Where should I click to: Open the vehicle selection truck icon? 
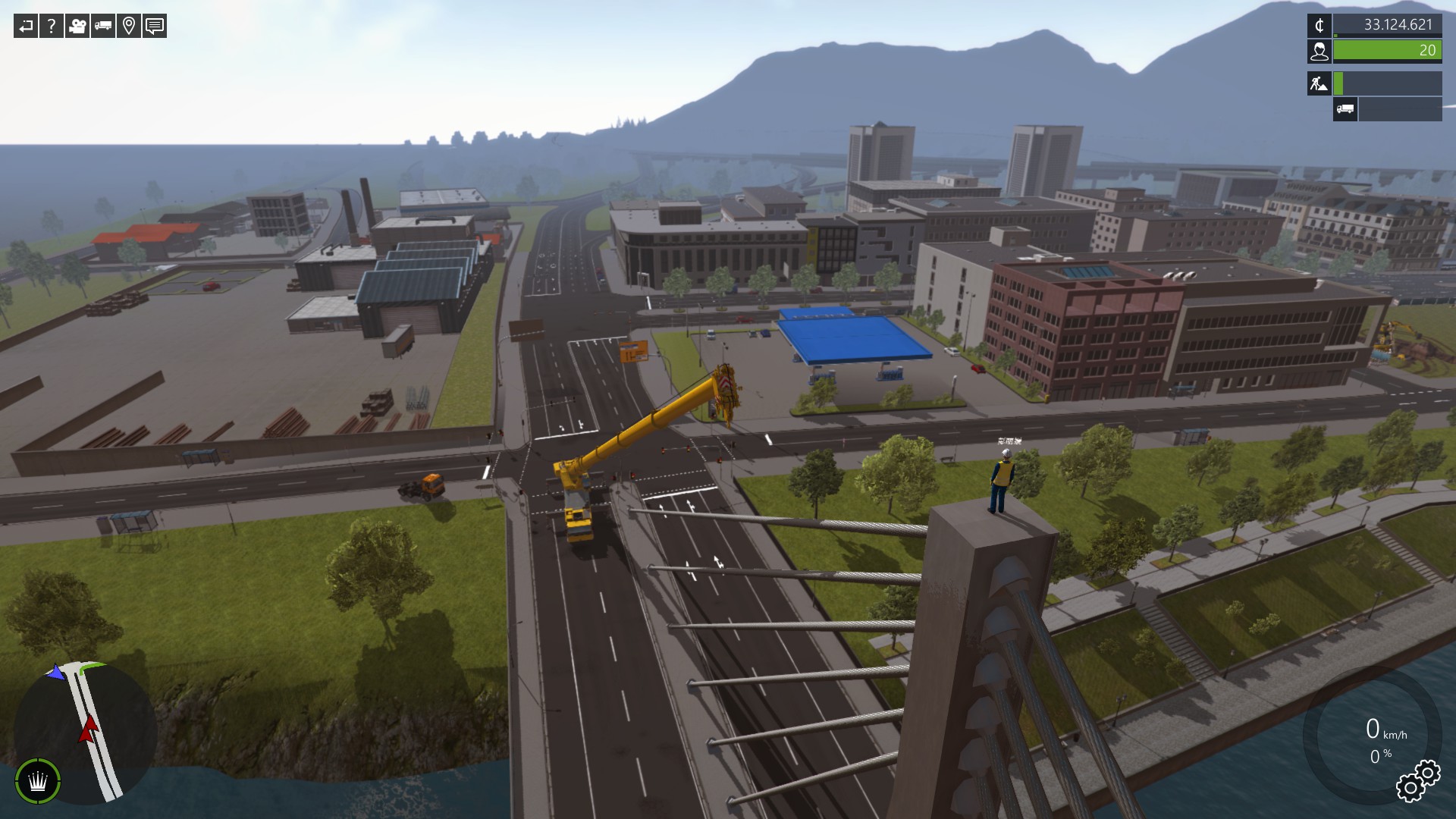click(102, 27)
